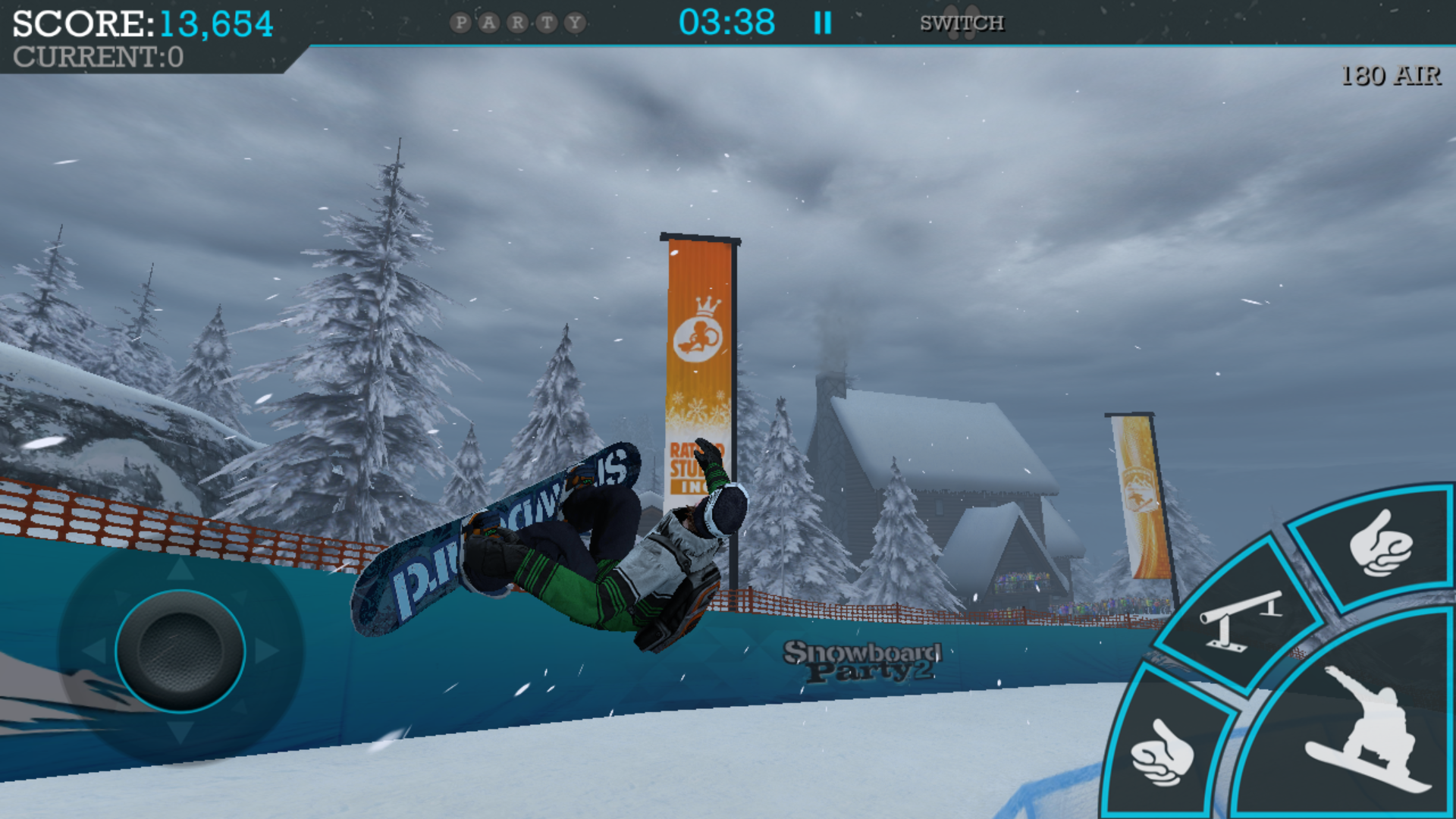Tap the "R" PARTY letter badge
Screen dimensions: 1456x819
point(518,23)
